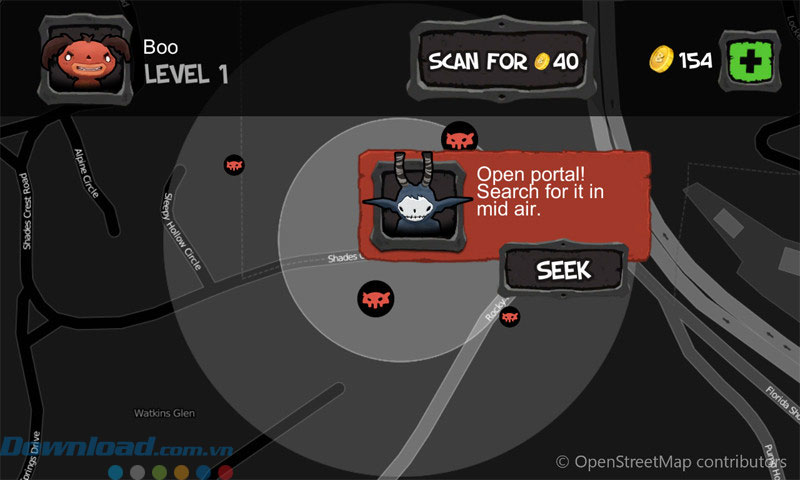Open the OpenStreetMap contributors credit
Image resolution: width=800 pixels, height=480 pixels.
pyautogui.click(x=670, y=462)
